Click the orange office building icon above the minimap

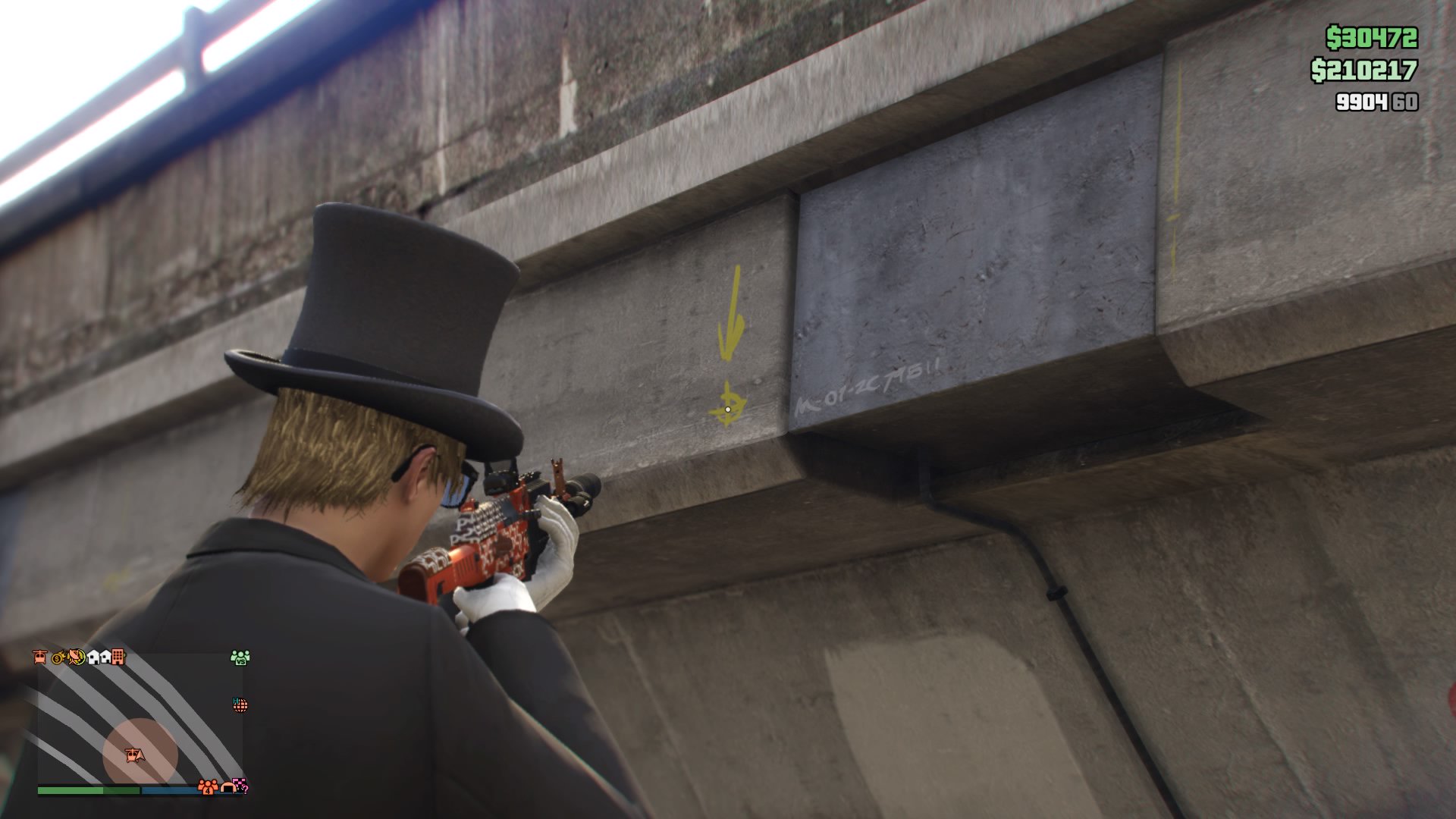pyautogui.click(x=118, y=657)
